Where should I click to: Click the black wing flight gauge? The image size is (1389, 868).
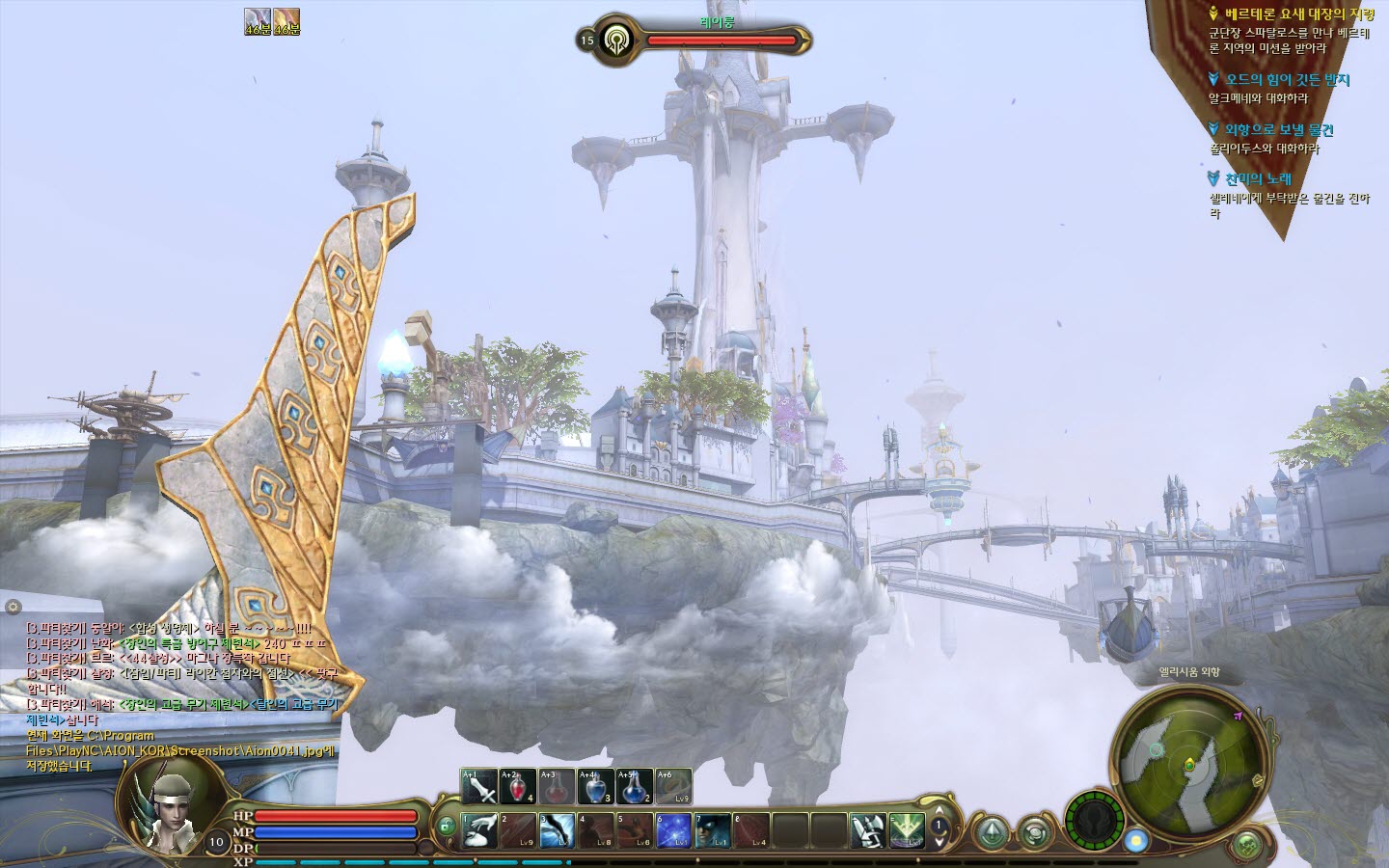tap(1096, 823)
